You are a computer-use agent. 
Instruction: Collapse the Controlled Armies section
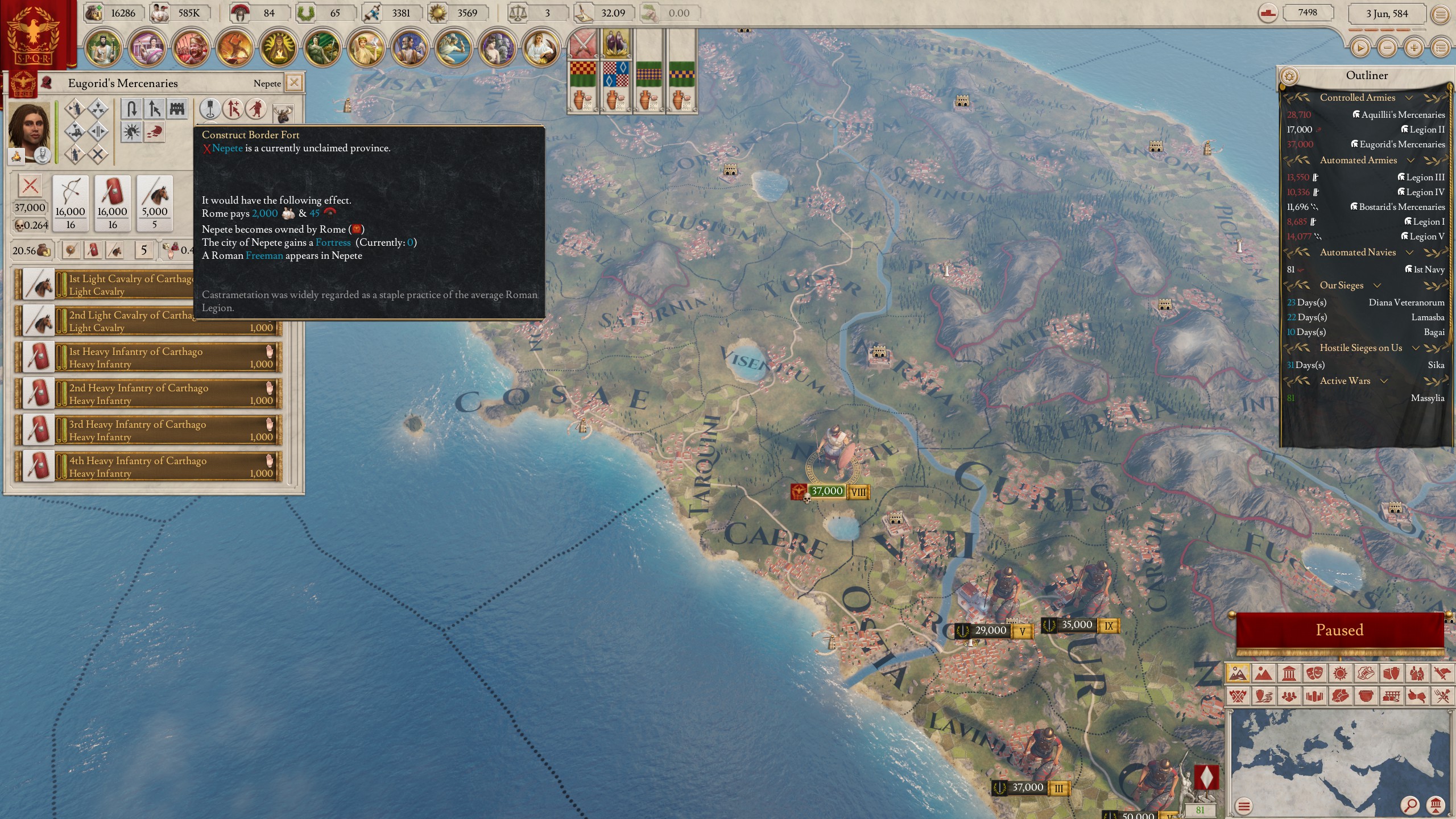coord(1409,98)
